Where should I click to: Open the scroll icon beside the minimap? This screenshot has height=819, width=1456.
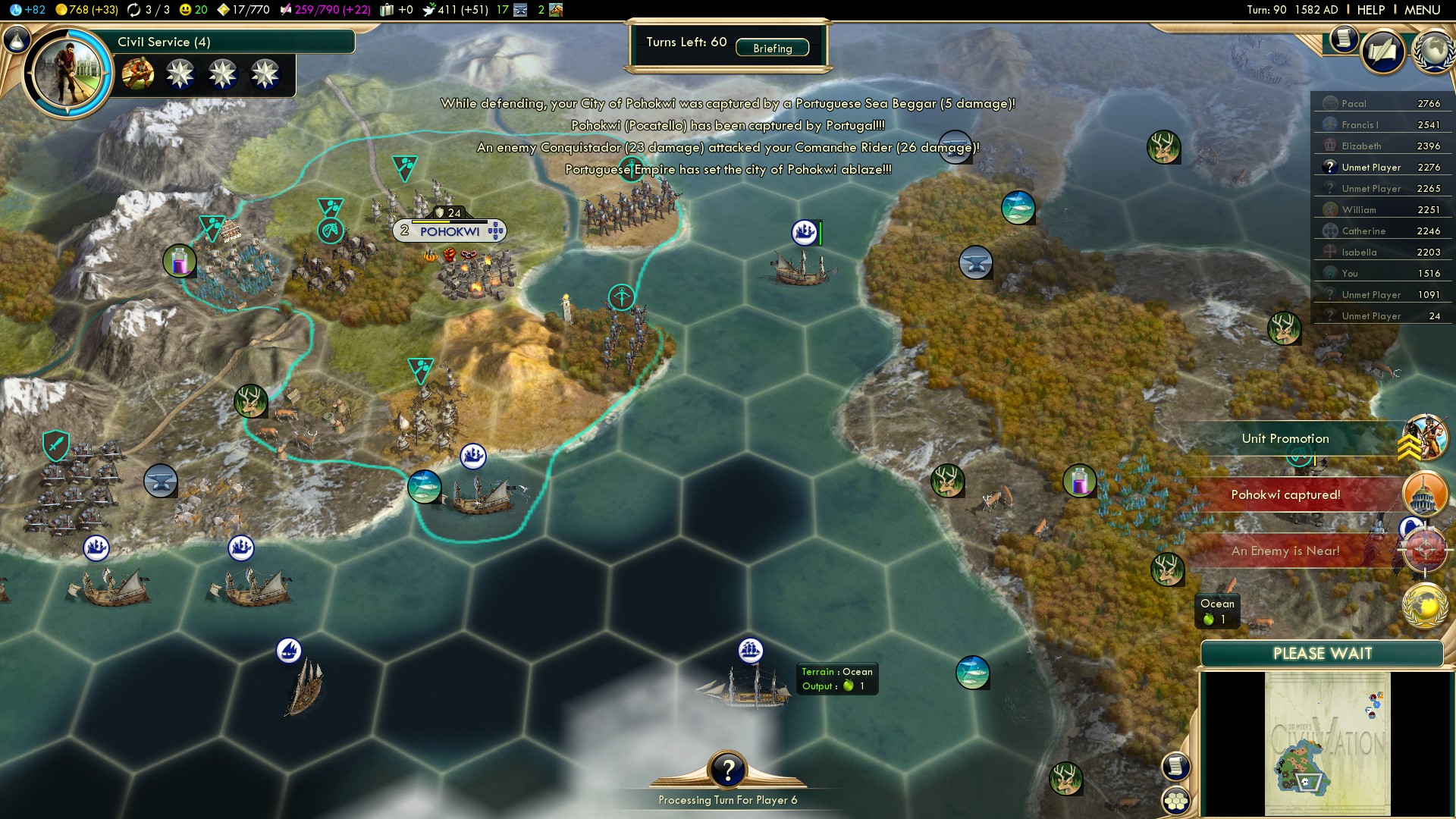pos(1176,767)
